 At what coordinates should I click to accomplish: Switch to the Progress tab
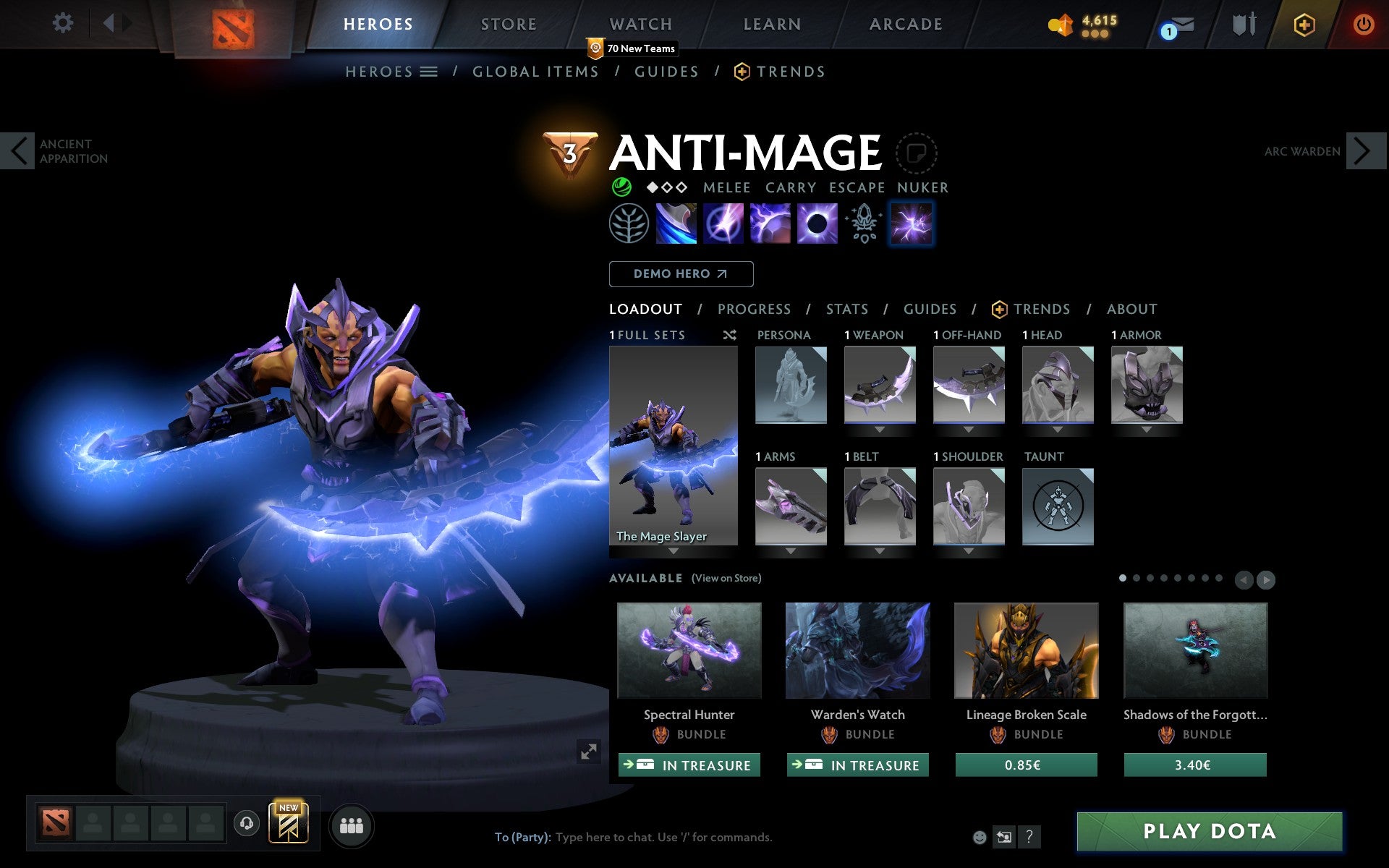[754, 309]
